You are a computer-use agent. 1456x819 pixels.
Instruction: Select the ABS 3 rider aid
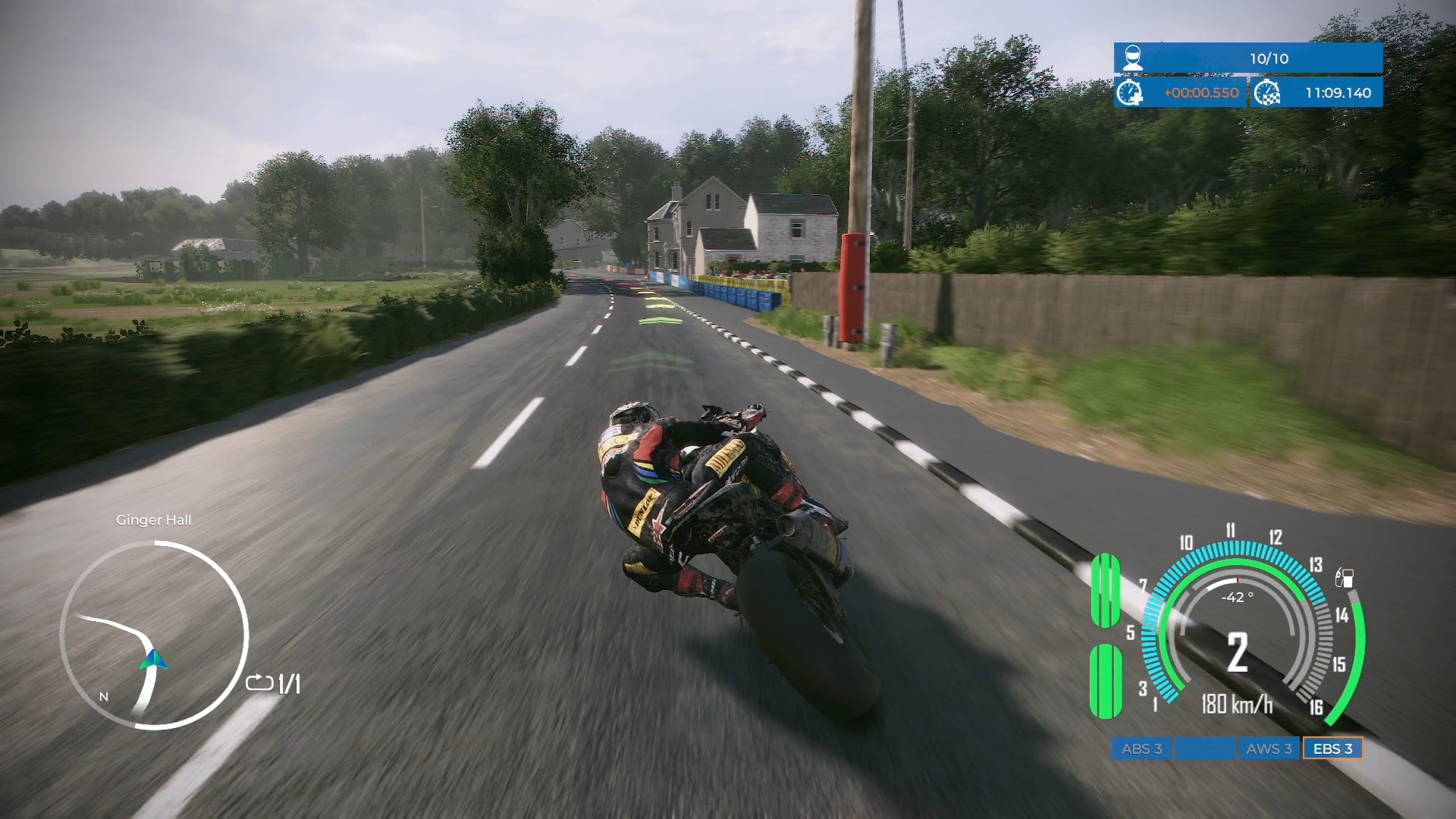(x=1141, y=748)
